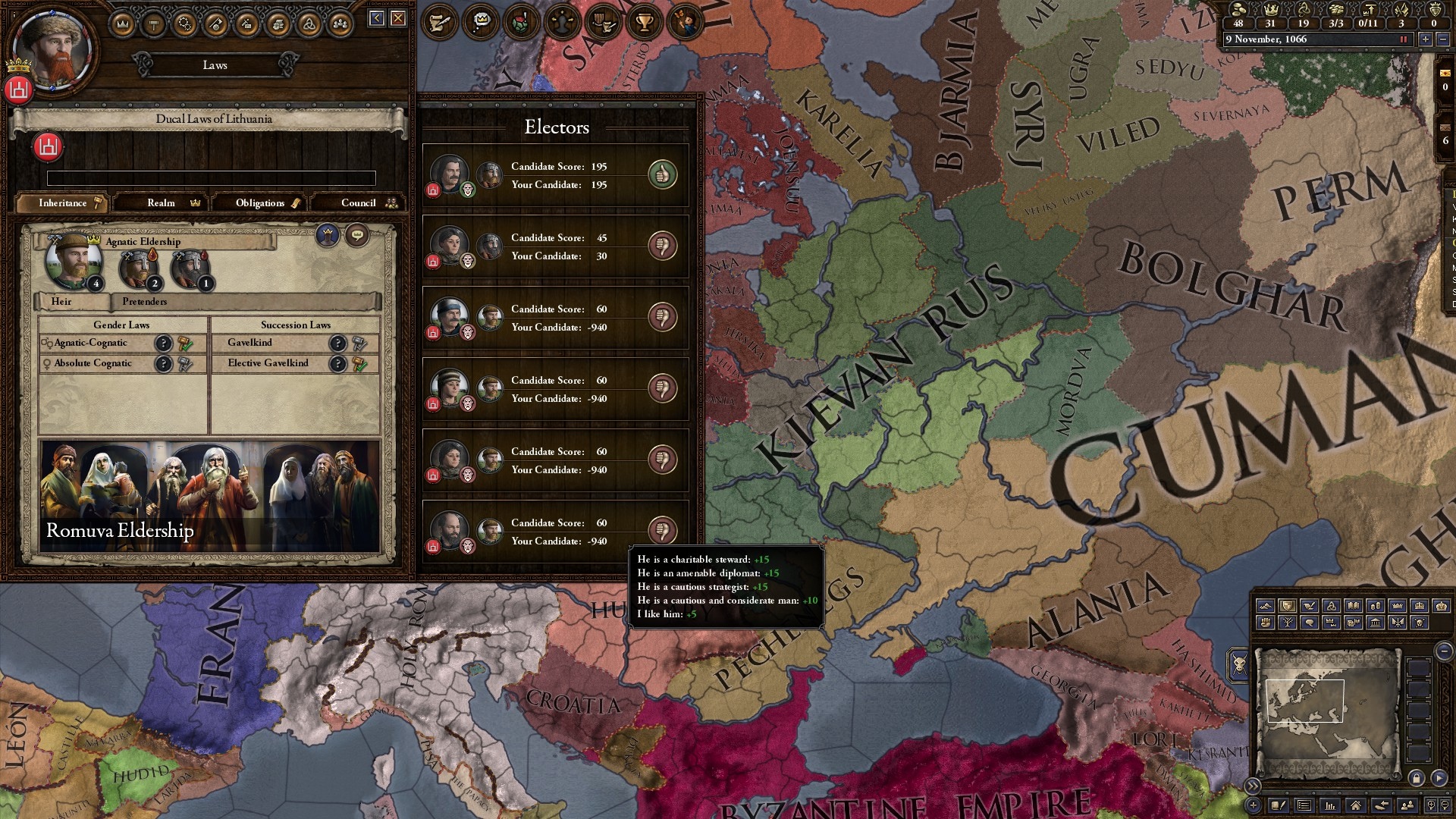Viewport: 1456px width, 819px height.
Task: Show the Council laws tab
Action: pos(359,202)
